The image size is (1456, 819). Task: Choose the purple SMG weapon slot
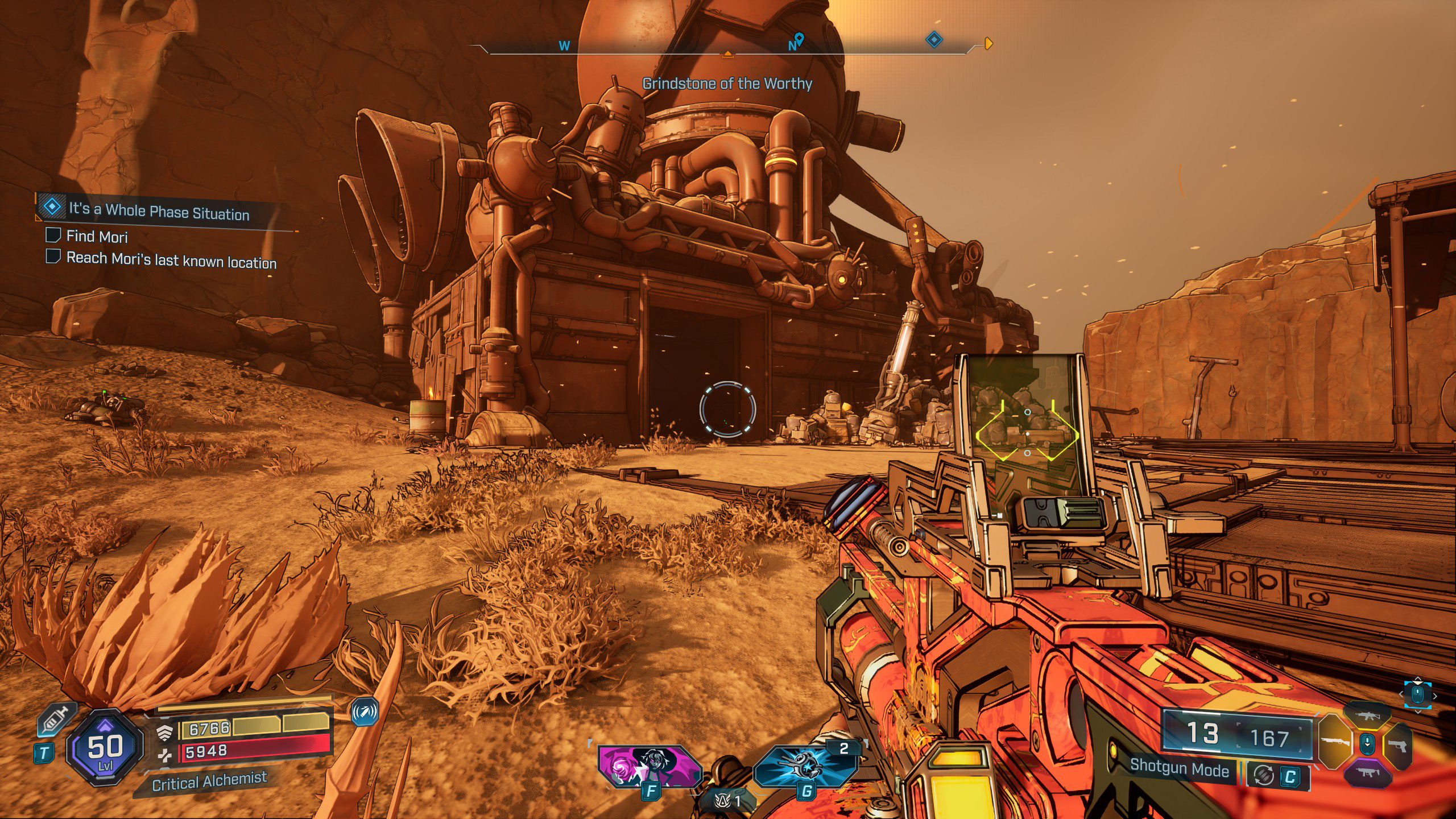(x=1367, y=772)
